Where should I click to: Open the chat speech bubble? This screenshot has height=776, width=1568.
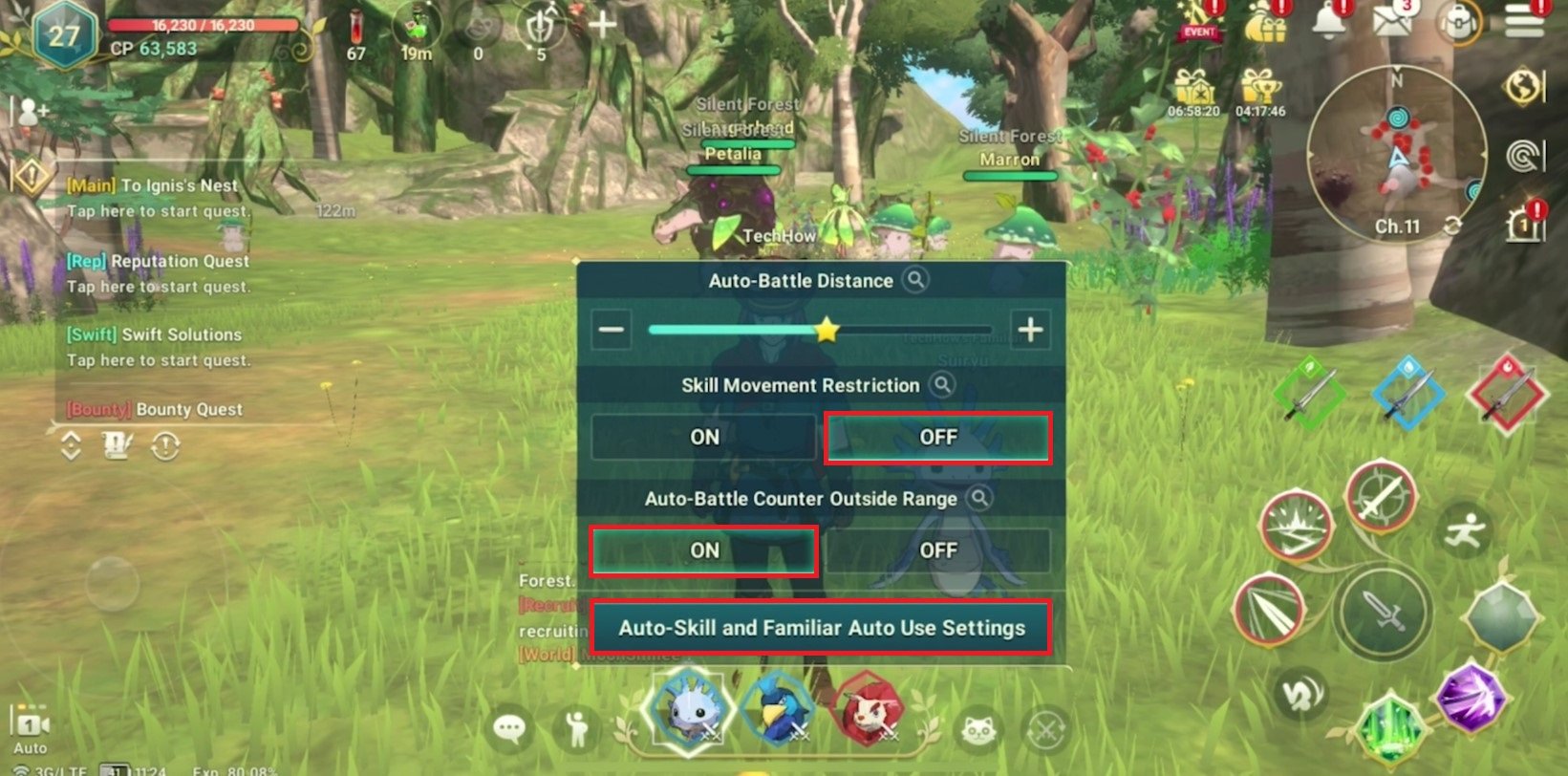tap(509, 730)
